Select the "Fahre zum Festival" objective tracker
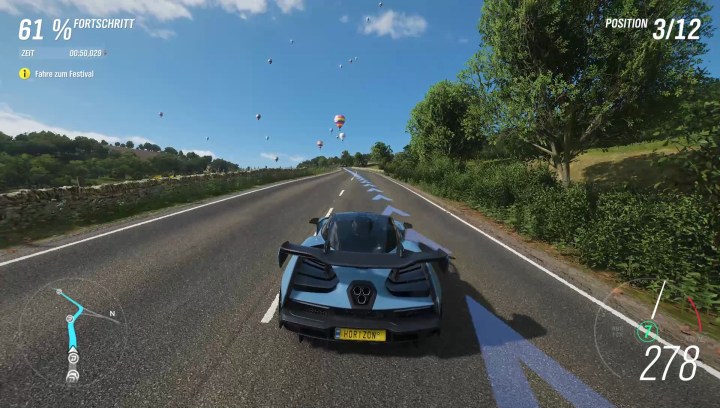The height and width of the screenshot is (408, 720). coord(62,74)
